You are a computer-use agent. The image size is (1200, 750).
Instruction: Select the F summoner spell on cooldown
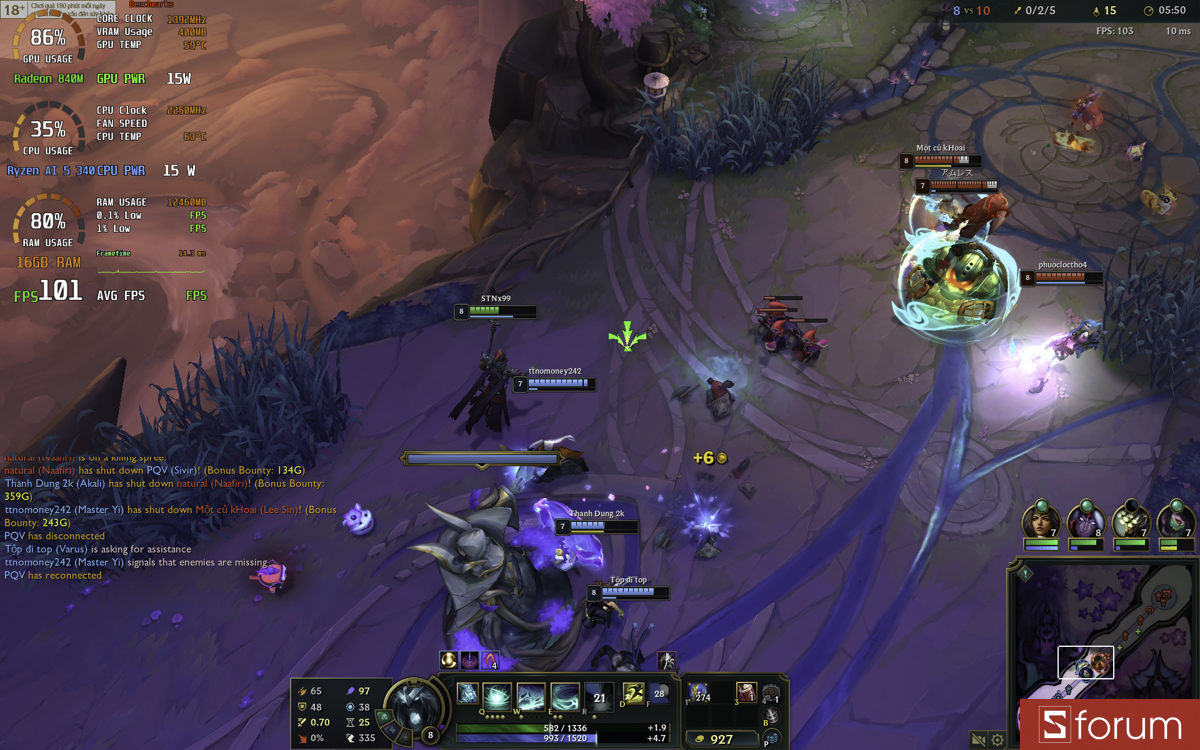coord(658,693)
